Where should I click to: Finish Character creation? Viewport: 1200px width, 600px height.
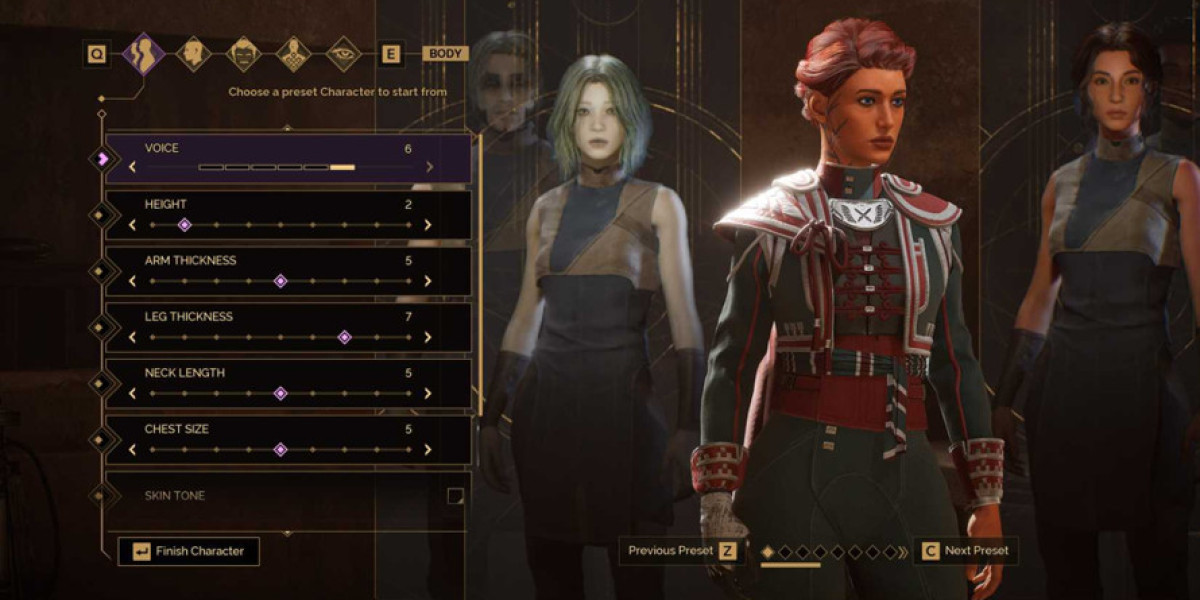189,551
